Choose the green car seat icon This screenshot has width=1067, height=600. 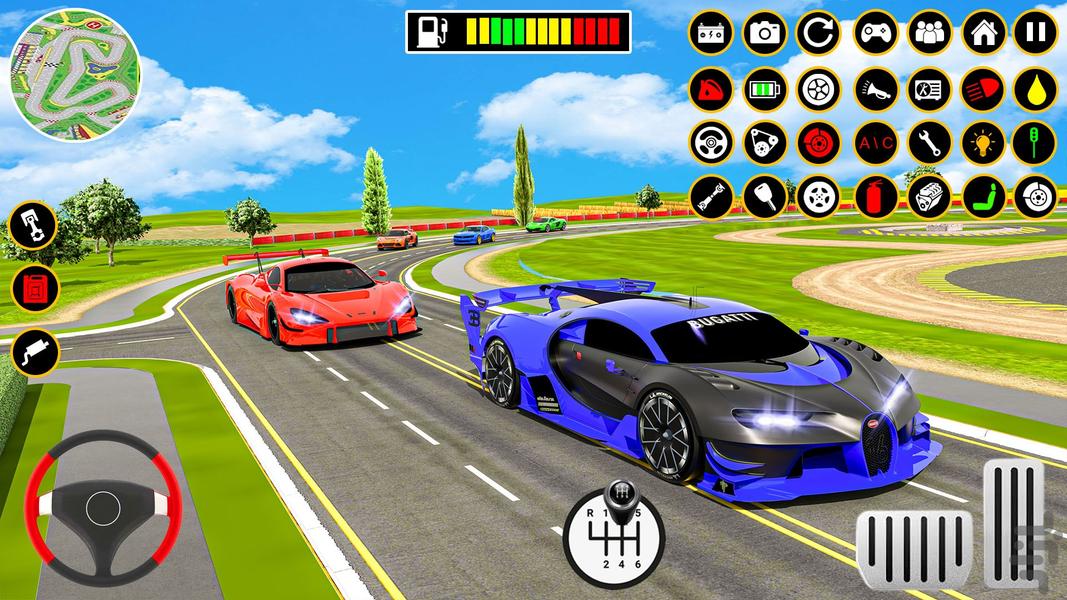click(983, 196)
